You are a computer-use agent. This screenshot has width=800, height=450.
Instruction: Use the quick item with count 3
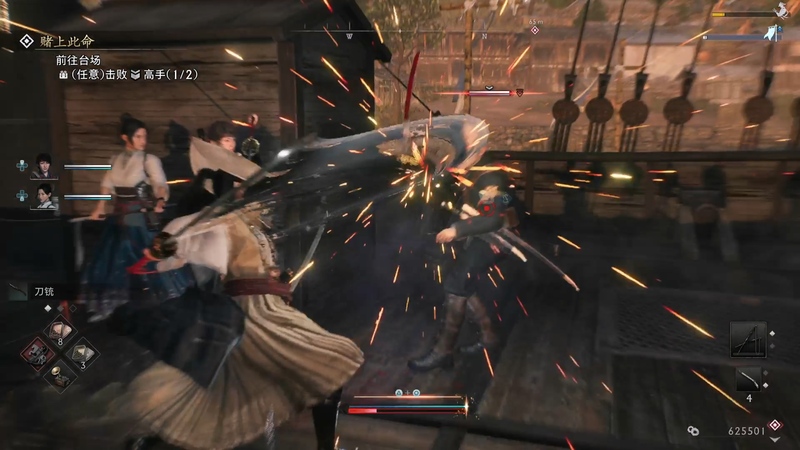pyautogui.click(x=80, y=353)
